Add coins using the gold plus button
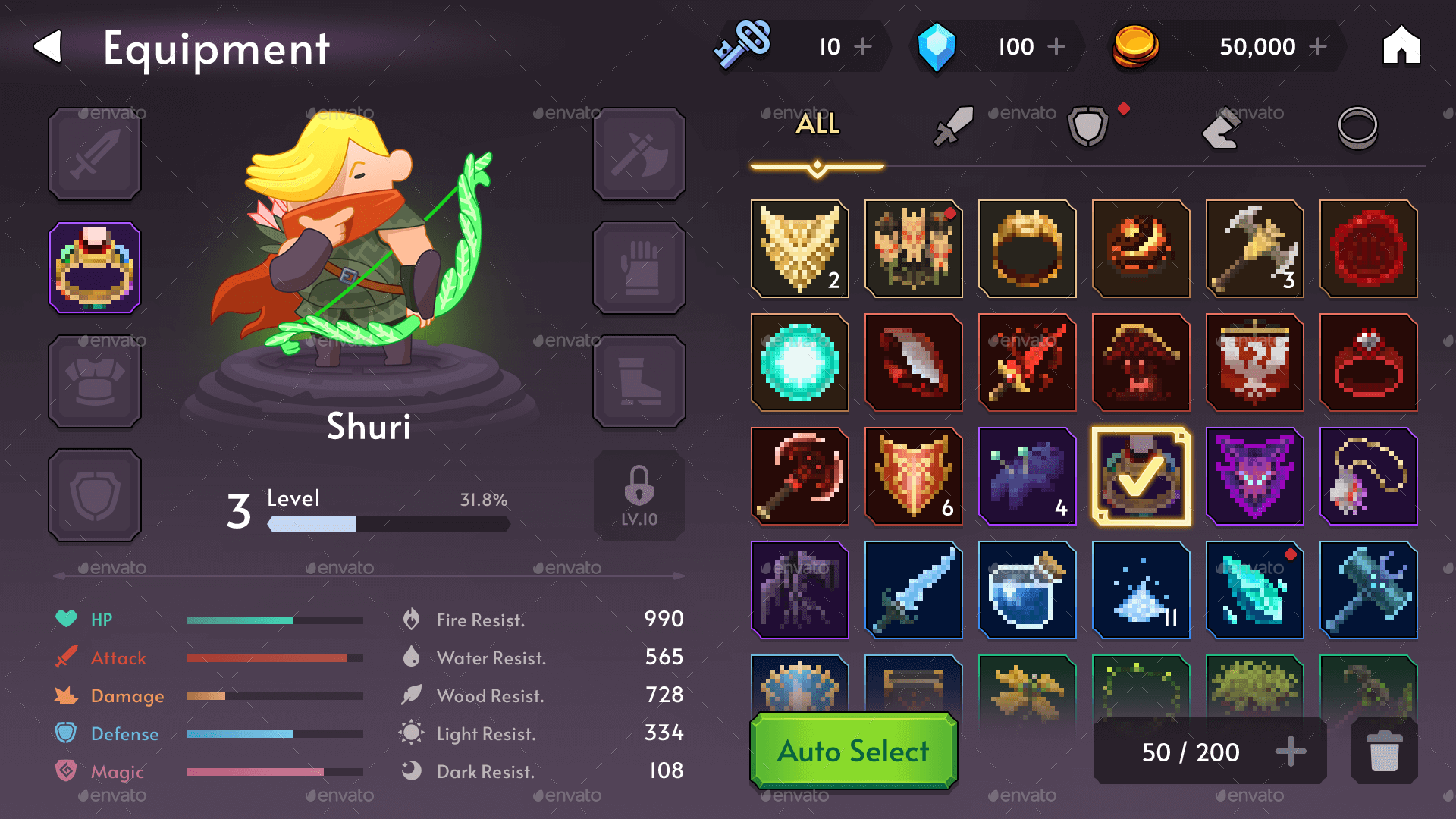 [1318, 46]
